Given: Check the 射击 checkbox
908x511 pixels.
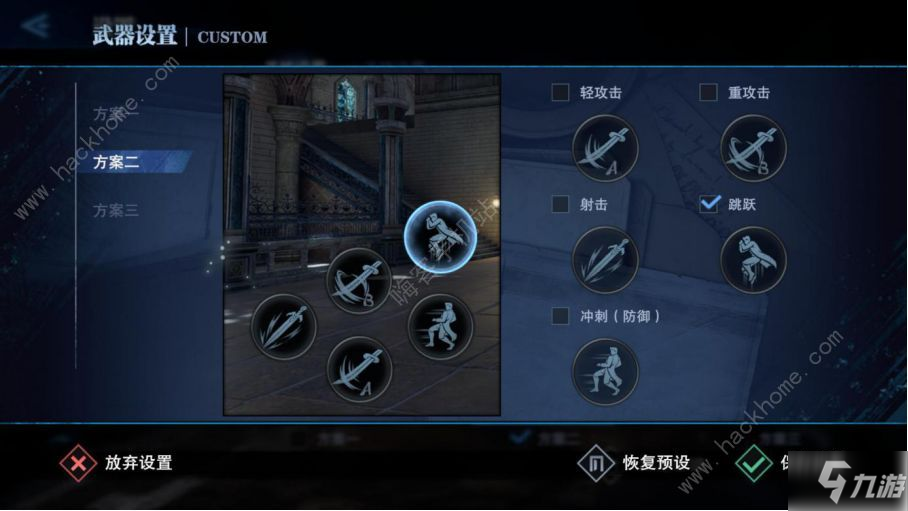Looking at the screenshot, I should tap(560, 204).
